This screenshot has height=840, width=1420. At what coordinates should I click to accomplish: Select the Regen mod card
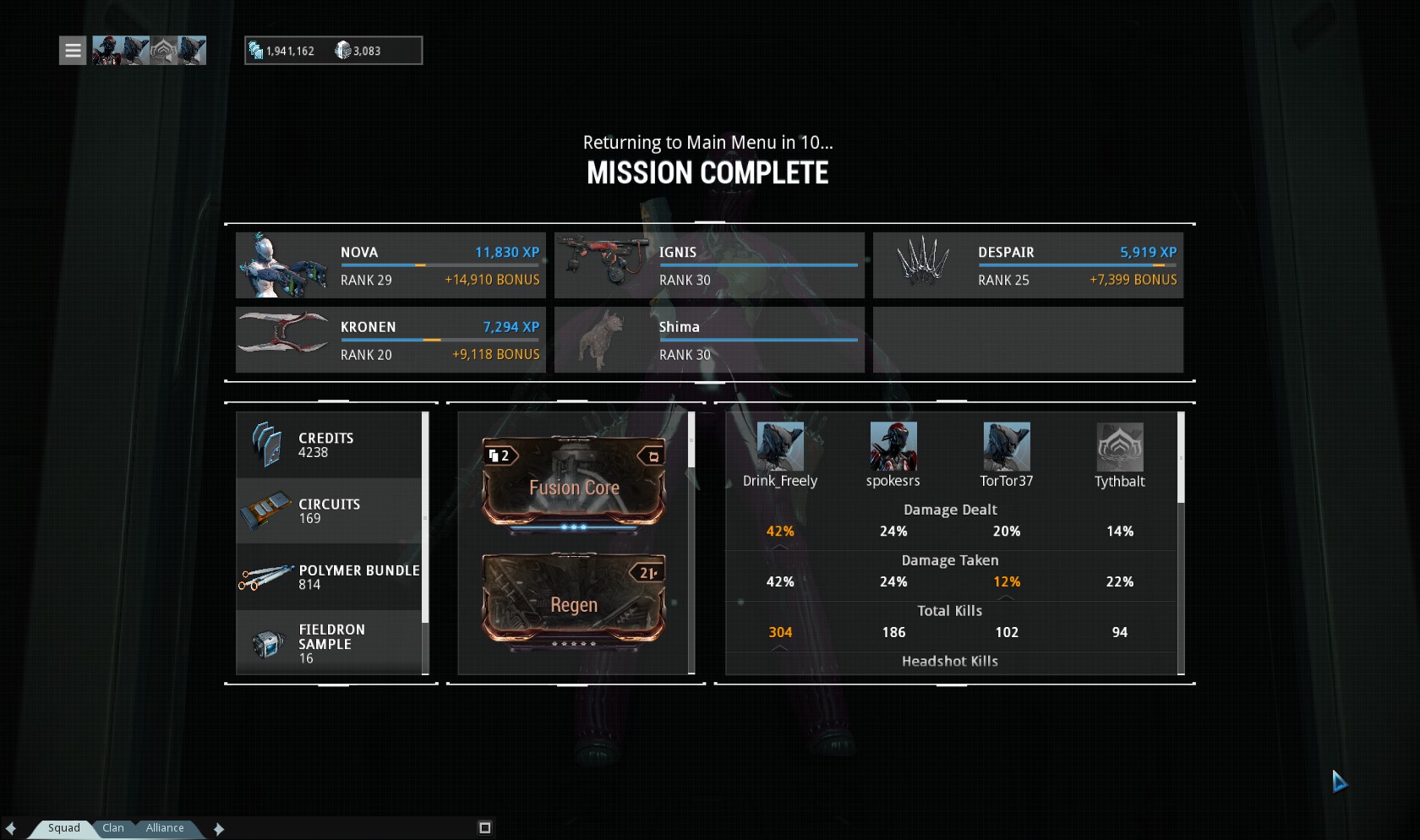point(574,601)
